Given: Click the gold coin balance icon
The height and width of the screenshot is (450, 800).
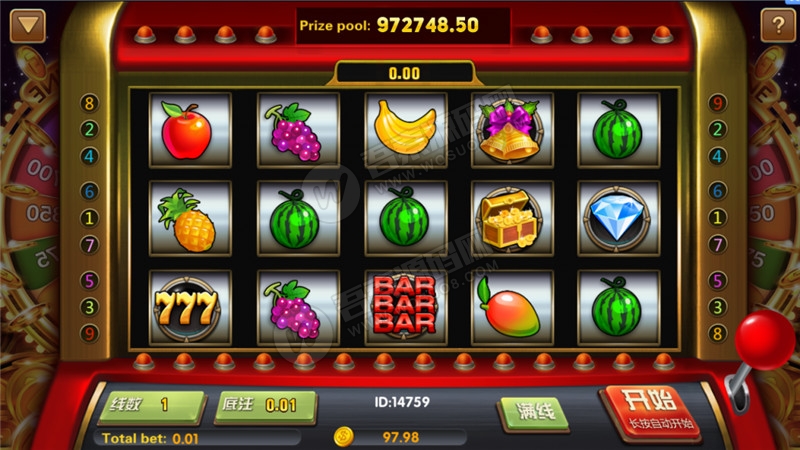Looking at the screenshot, I should (343, 437).
